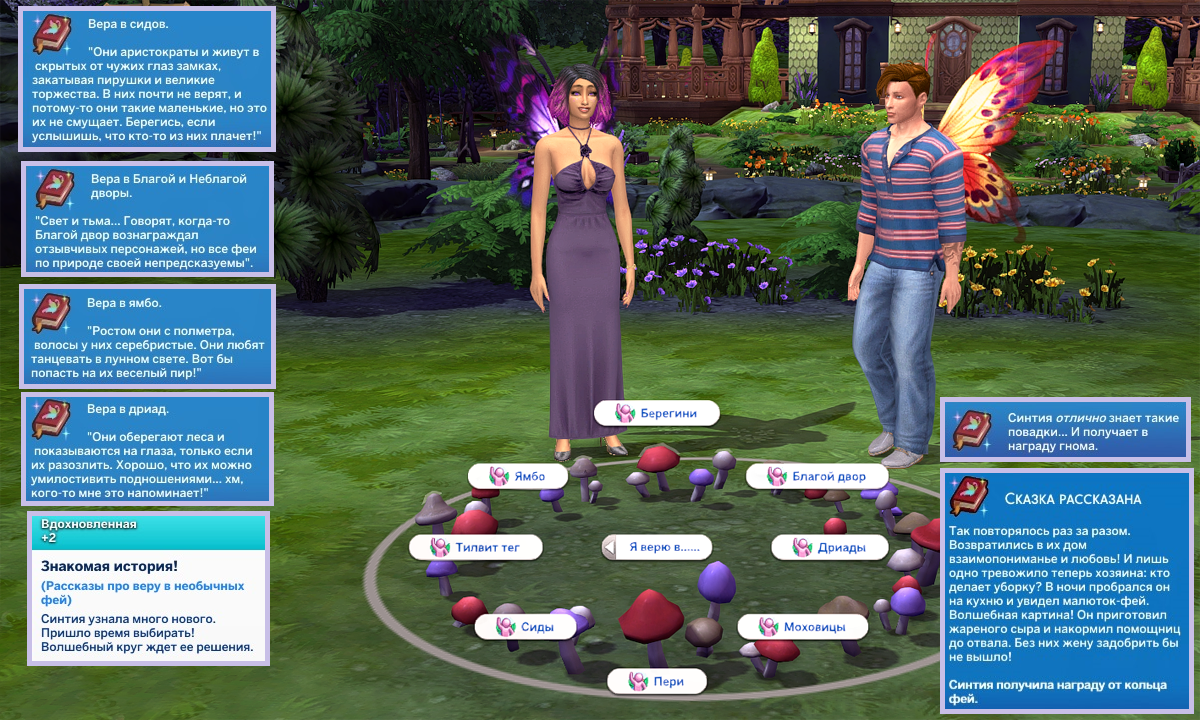Image resolution: width=1200 pixels, height=720 pixels.
Task: Click the gnome reward notification about Синтия
Action: pos(1064,428)
